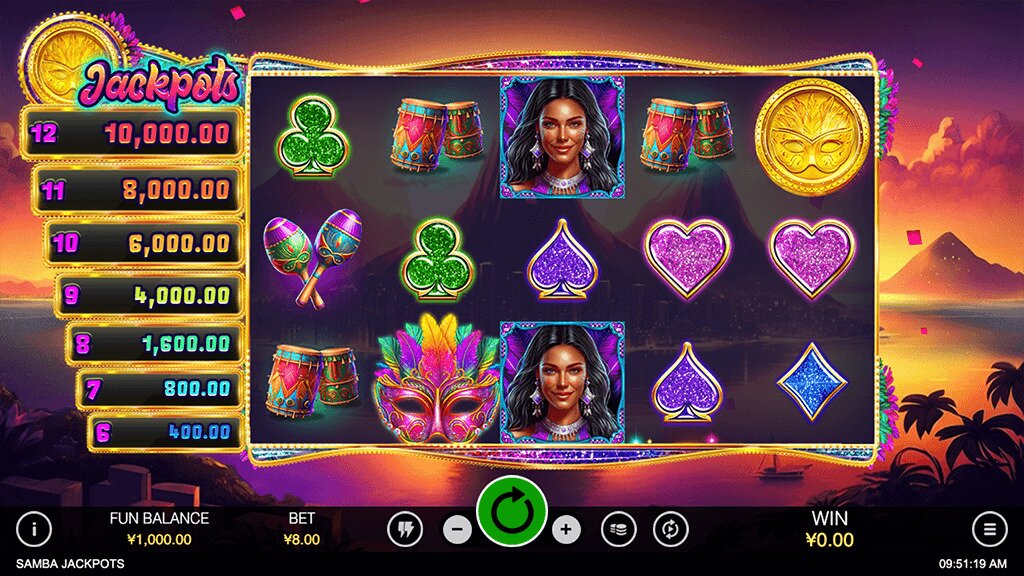Toggle turbo spin lightning icon

tap(405, 529)
